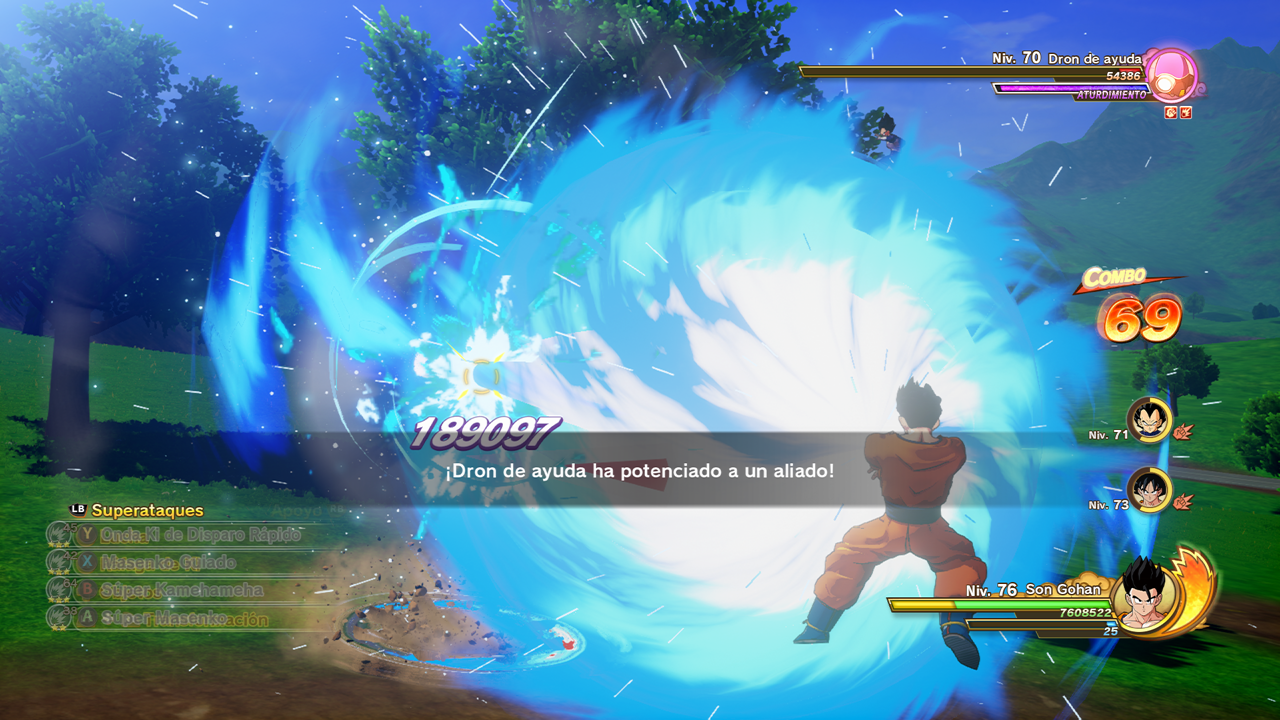
Task: Activate the Súper Kamehameha attack
Action: (x=182, y=590)
